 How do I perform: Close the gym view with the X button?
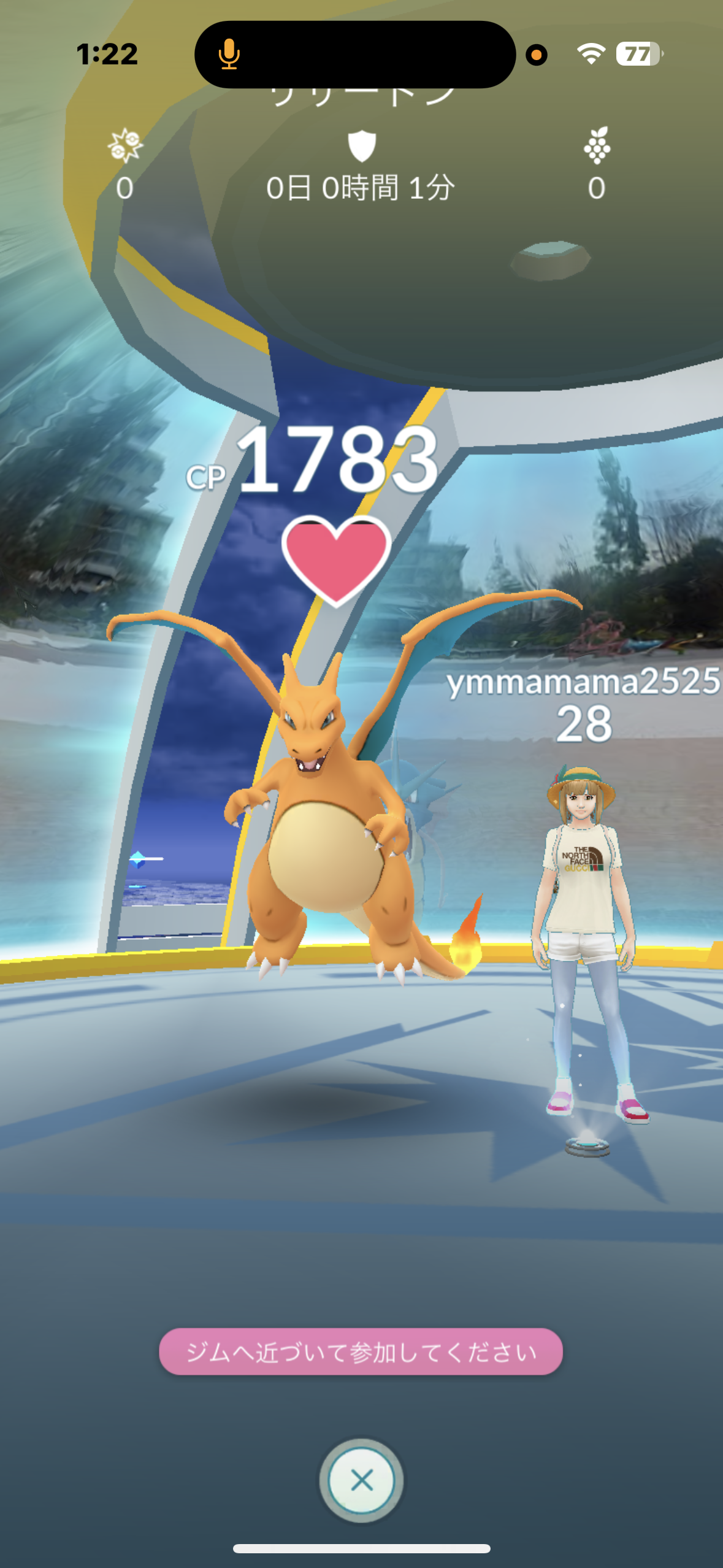pyautogui.click(x=361, y=1480)
